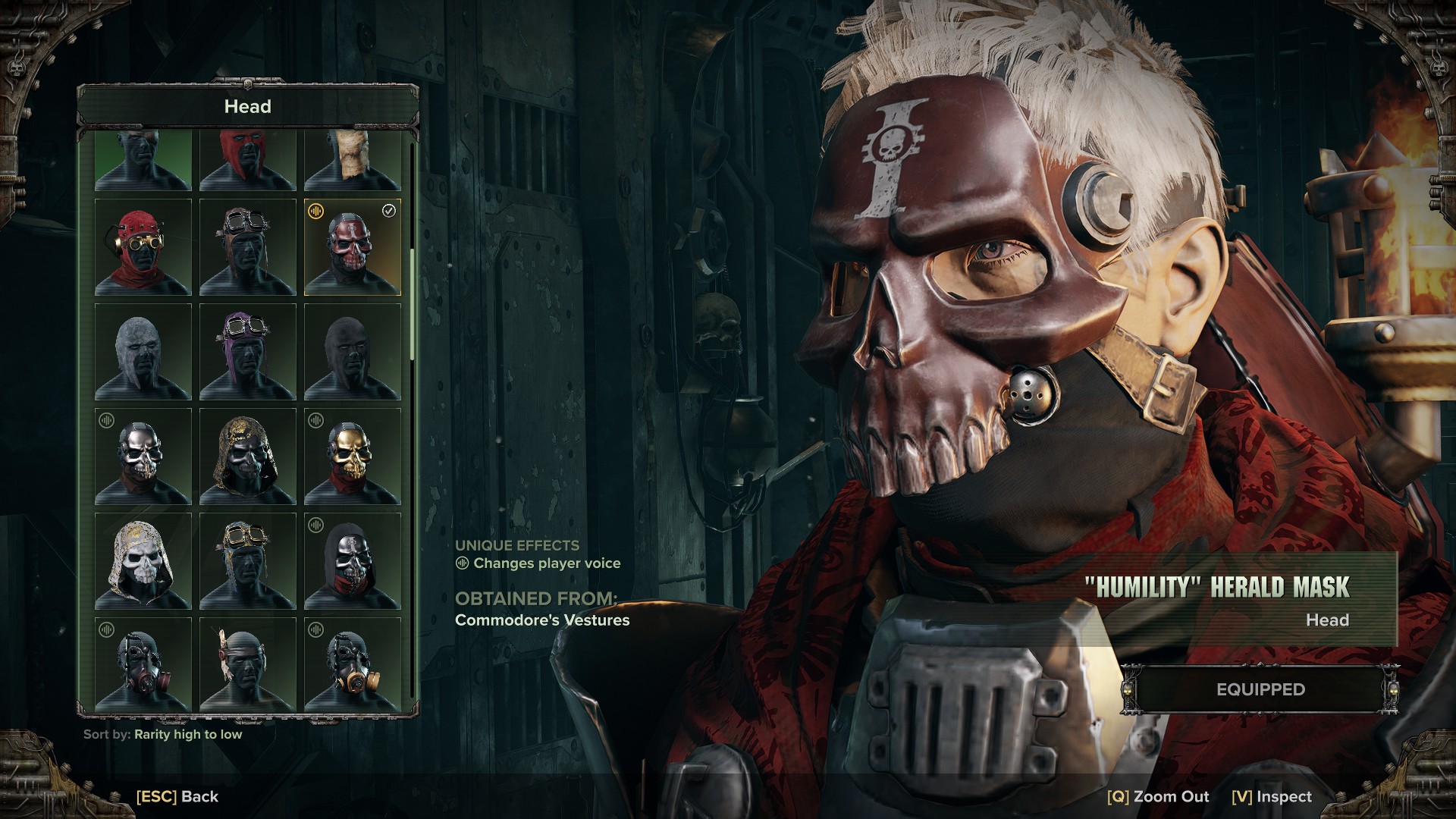This screenshot has height=819, width=1456.
Task: Go back with the Back button
Action: click(177, 796)
